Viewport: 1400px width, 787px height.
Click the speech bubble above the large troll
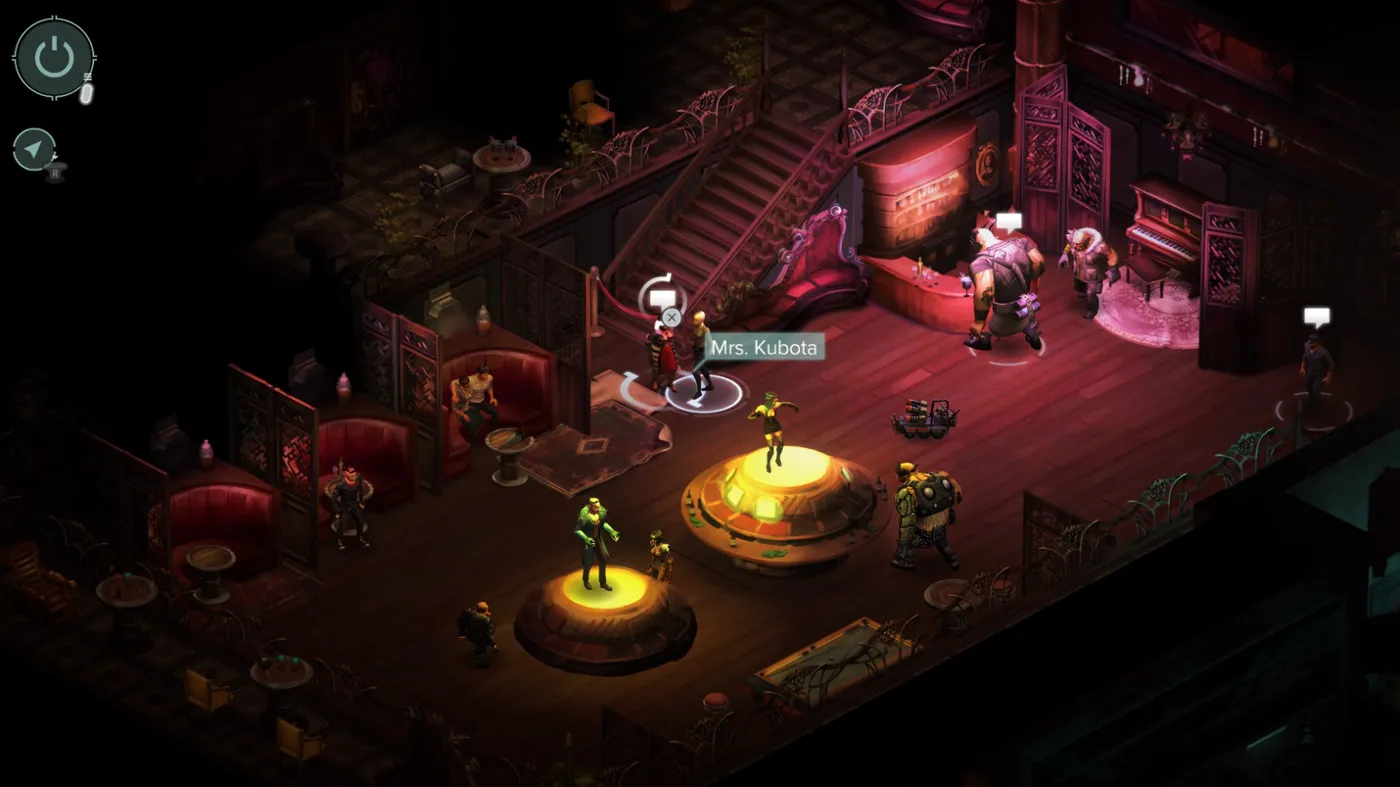[x=1010, y=222]
